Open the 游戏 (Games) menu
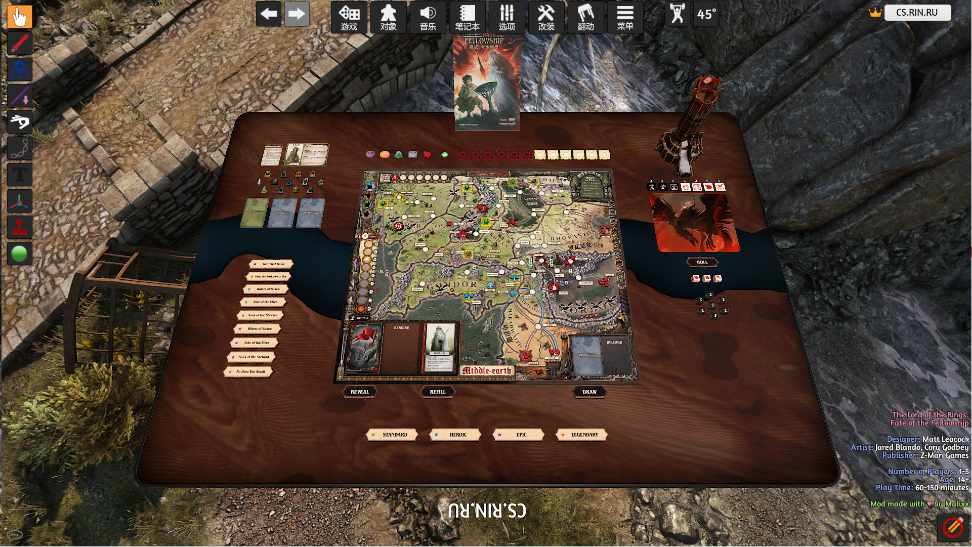This screenshot has width=972, height=547. pos(349,16)
